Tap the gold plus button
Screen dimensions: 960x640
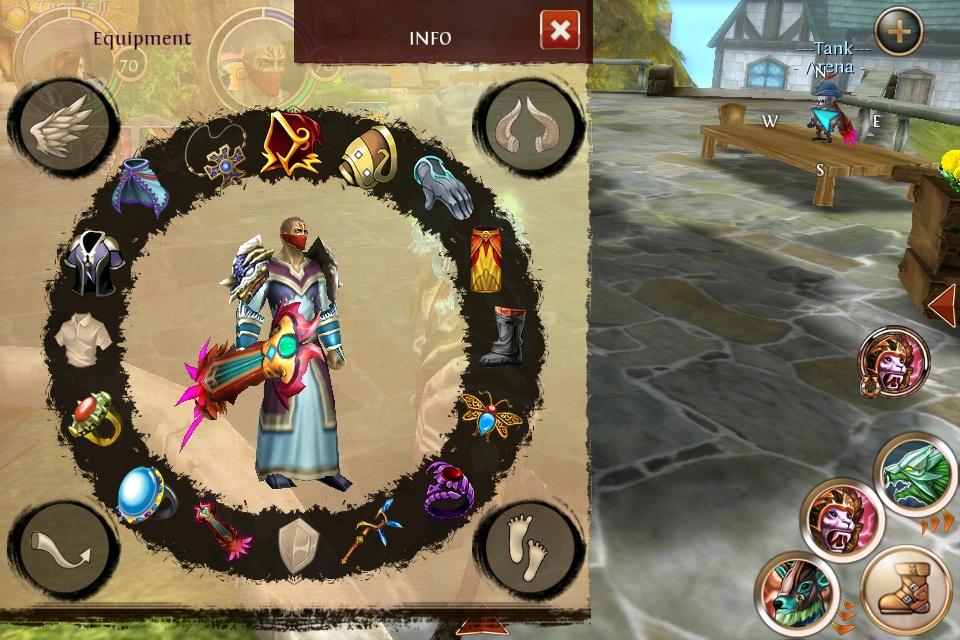(898, 31)
